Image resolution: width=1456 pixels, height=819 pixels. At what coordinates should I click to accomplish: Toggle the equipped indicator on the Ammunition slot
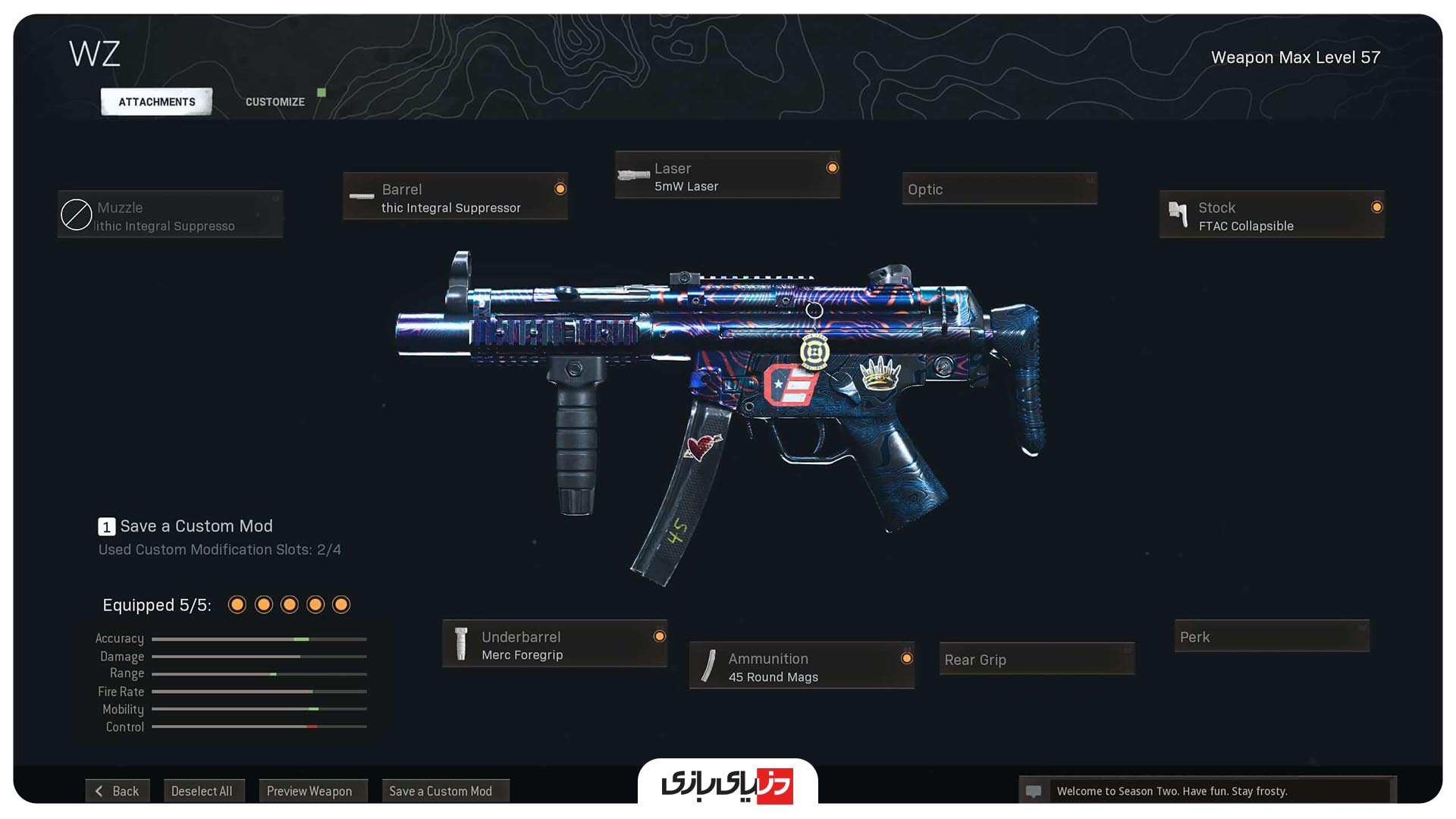[907, 657]
